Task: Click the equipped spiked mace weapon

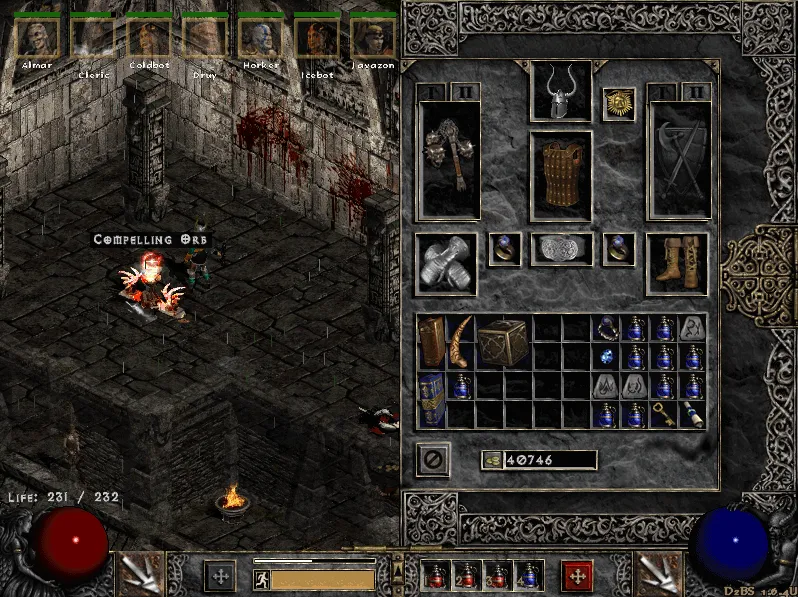Action: (449, 158)
